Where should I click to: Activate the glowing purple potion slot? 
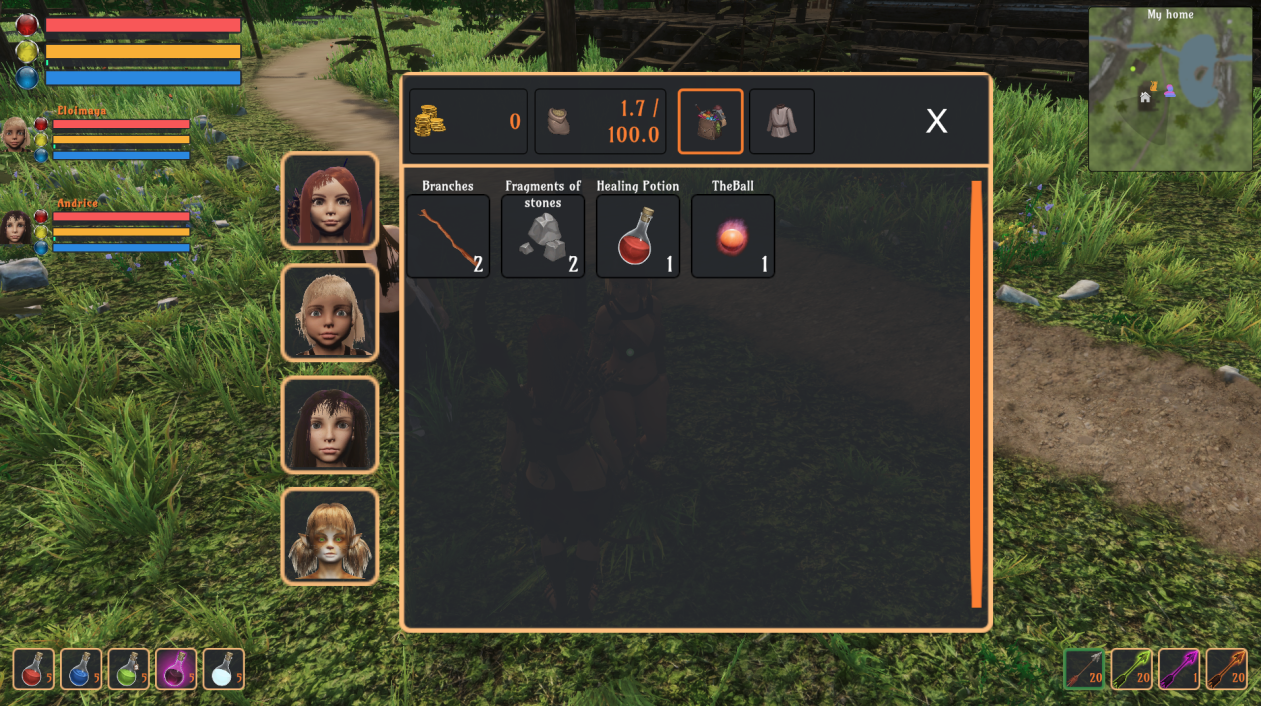pyautogui.click(x=176, y=669)
